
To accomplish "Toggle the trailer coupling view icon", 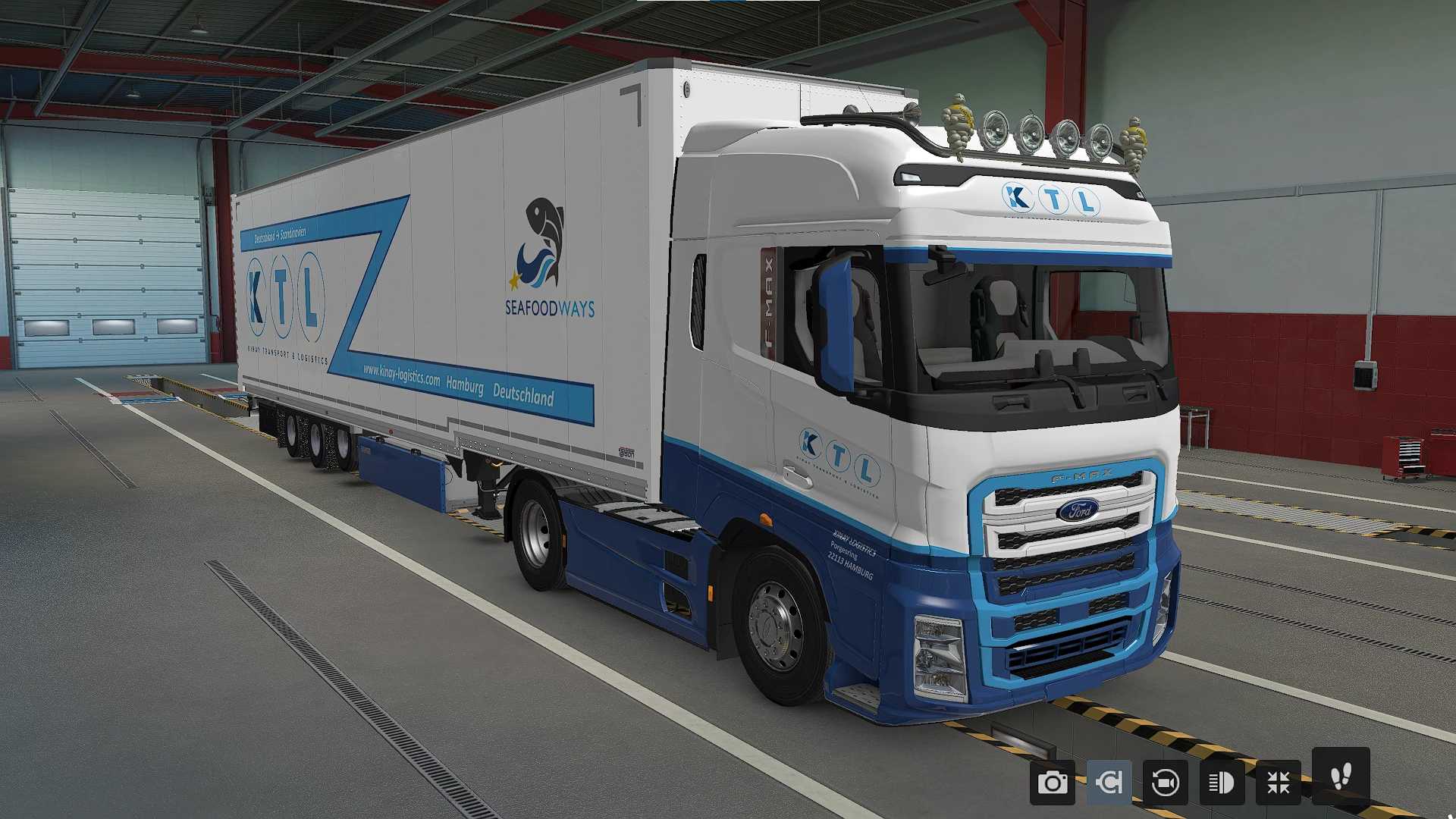I will tap(1109, 783).
